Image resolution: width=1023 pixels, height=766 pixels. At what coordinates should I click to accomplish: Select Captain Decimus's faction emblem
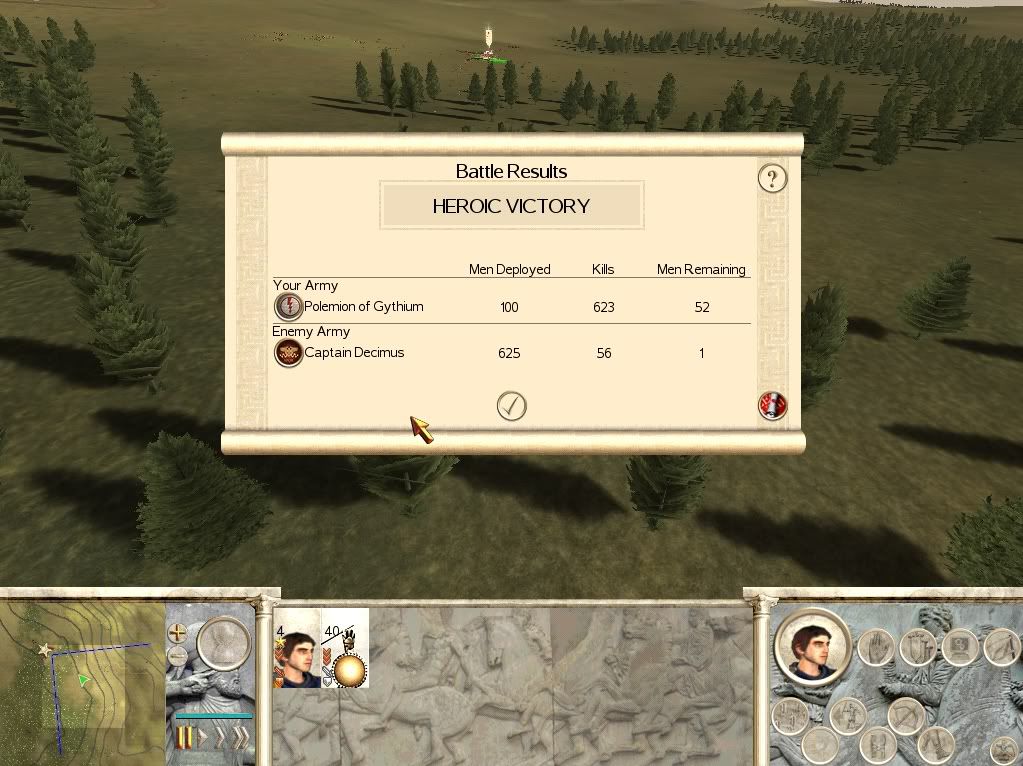click(x=288, y=353)
